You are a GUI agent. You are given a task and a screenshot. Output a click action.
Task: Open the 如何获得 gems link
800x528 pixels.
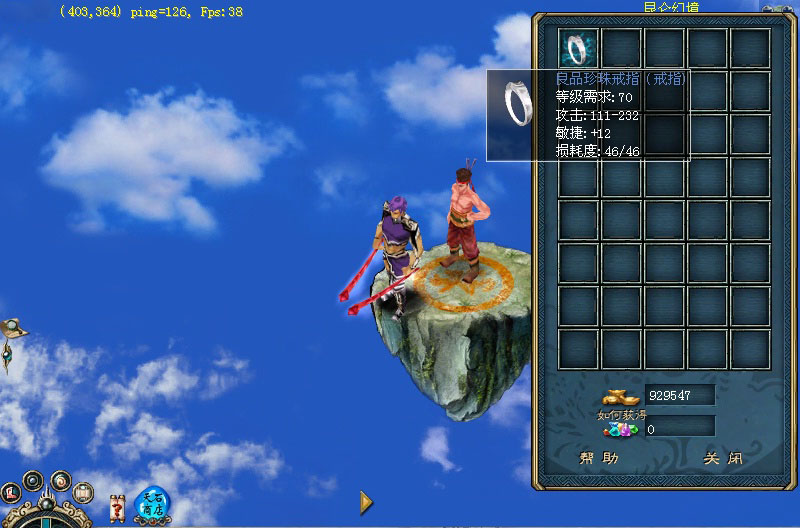pyautogui.click(x=622, y=422)
